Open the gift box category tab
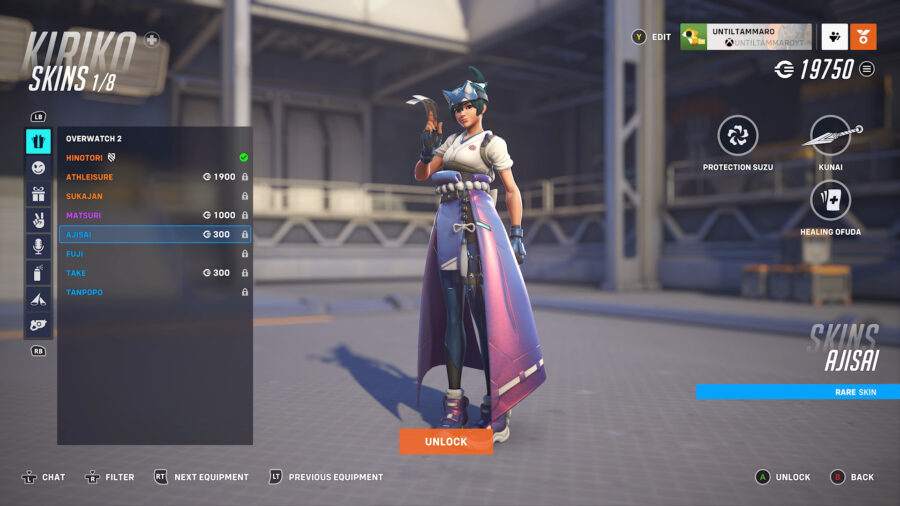The height and width of the screenshot is (506, 900). 38,194
